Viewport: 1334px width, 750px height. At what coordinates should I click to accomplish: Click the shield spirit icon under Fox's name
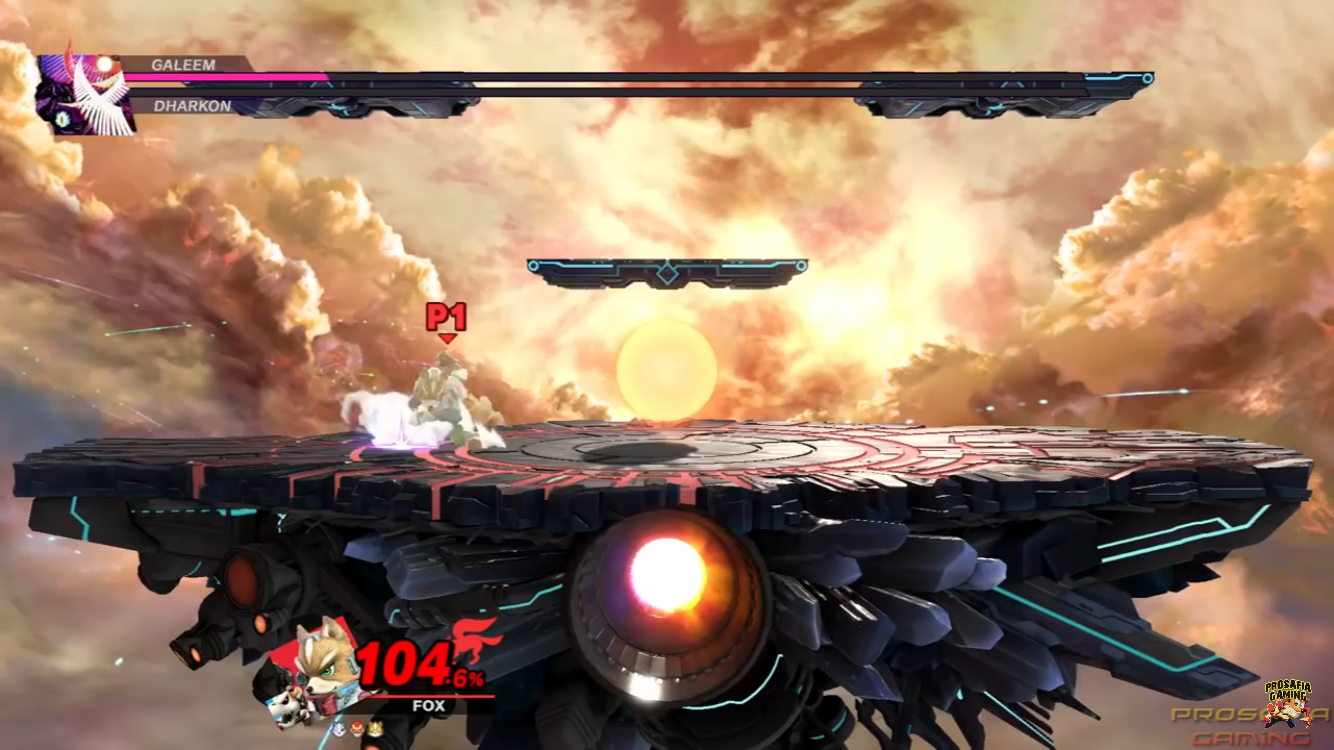pos(338,728)
